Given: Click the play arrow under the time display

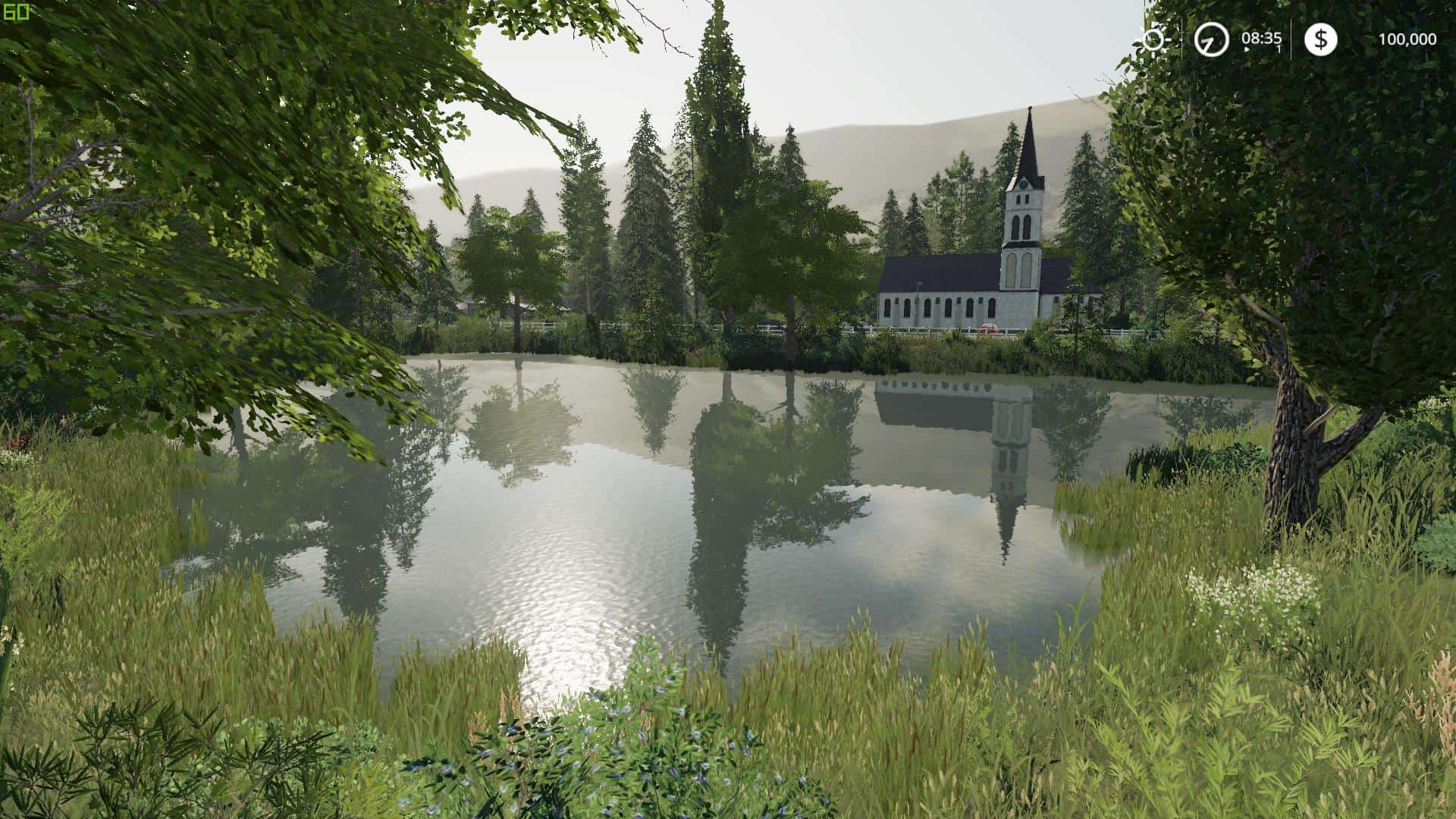Looking at the screenshot, I should point(1247,49).
